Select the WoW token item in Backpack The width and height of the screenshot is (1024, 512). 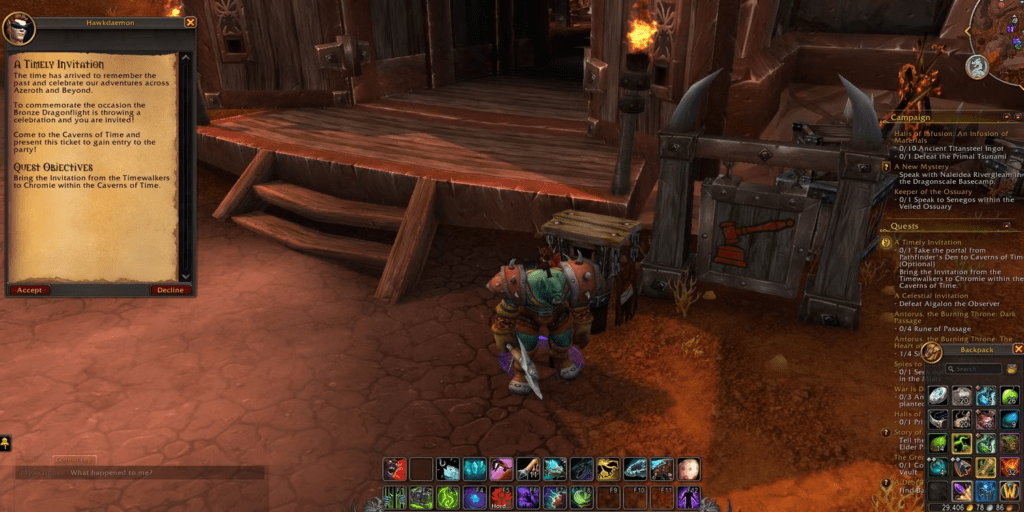coord(1010,491)
